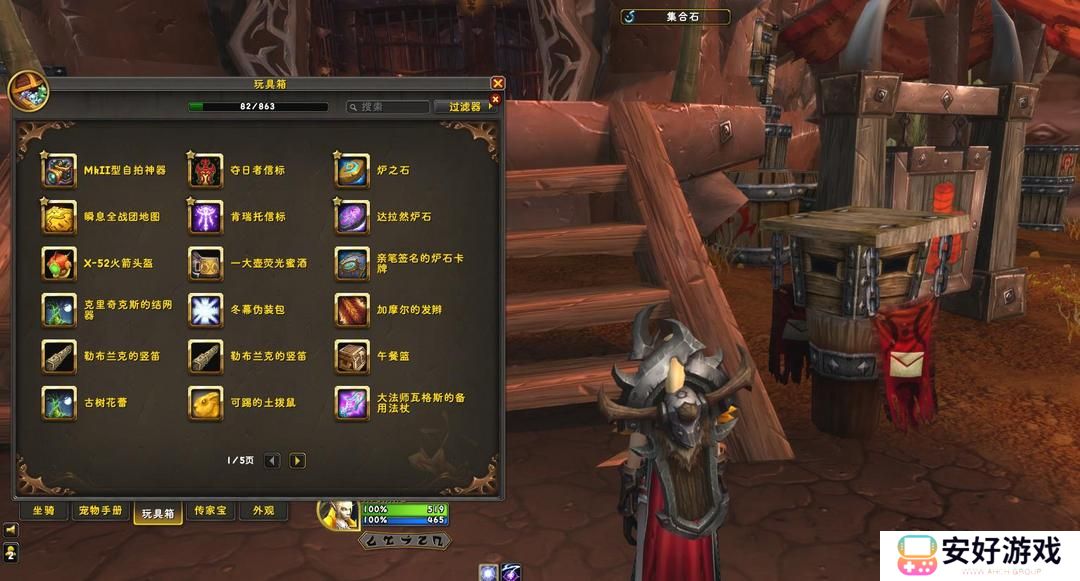Choose the 瞬息全战团地图 toy

tap(59, 217)
